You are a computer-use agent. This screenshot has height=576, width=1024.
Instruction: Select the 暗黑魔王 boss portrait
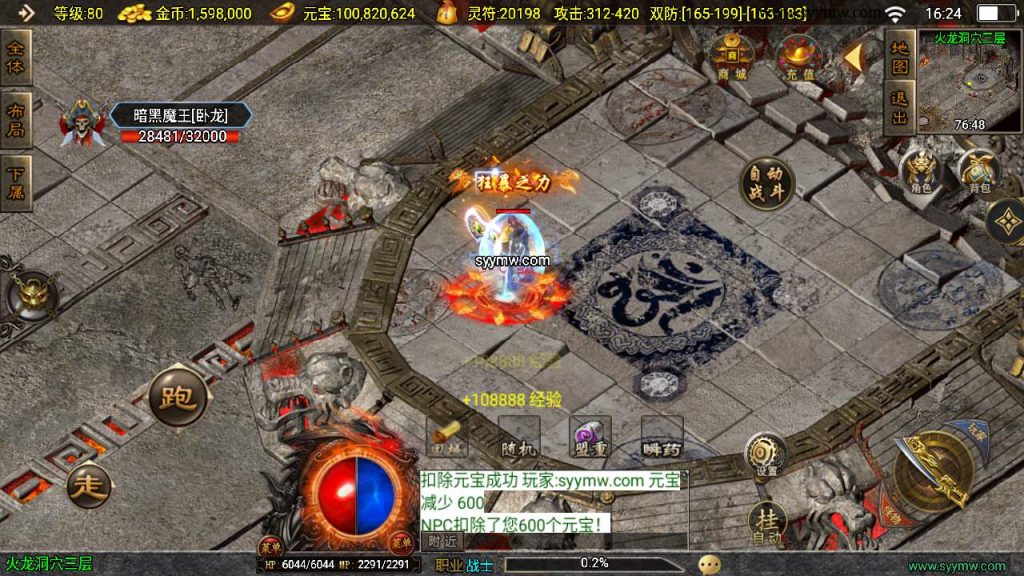pos(80,124)
